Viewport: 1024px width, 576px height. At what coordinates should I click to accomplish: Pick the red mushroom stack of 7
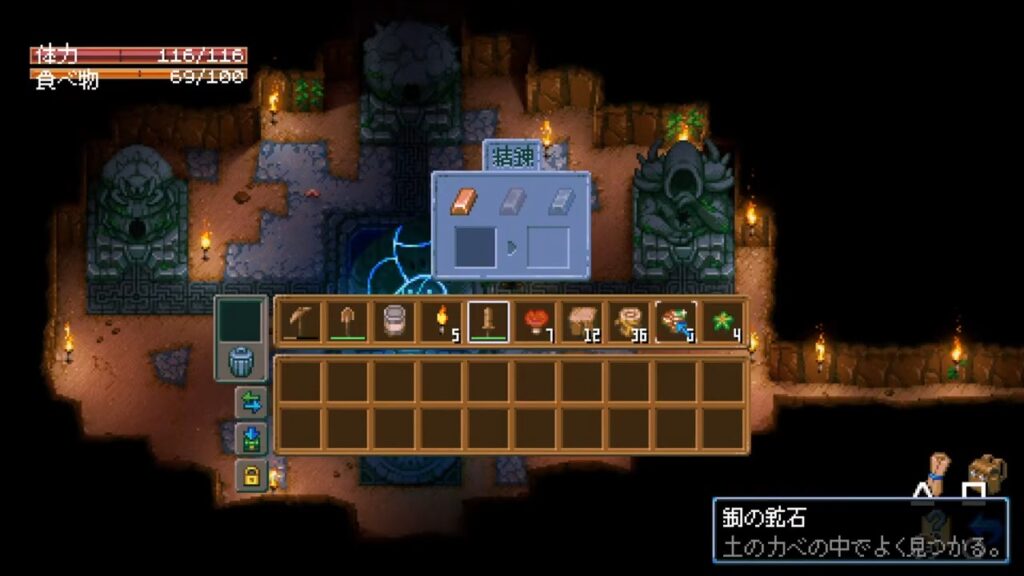click(535, 321)
